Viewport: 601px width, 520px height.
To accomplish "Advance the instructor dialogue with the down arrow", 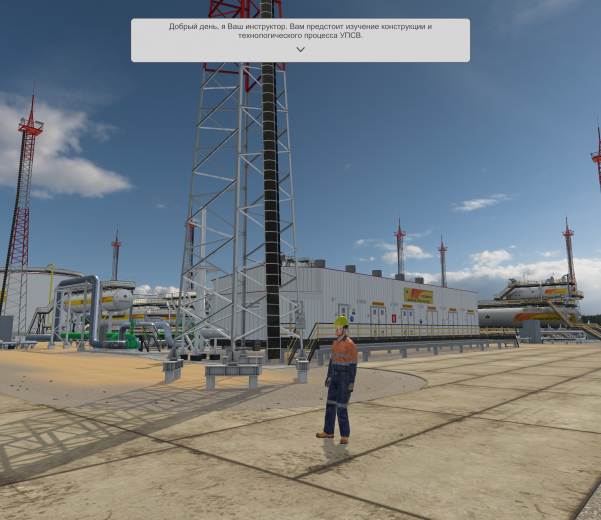I will tap(300, 49).
